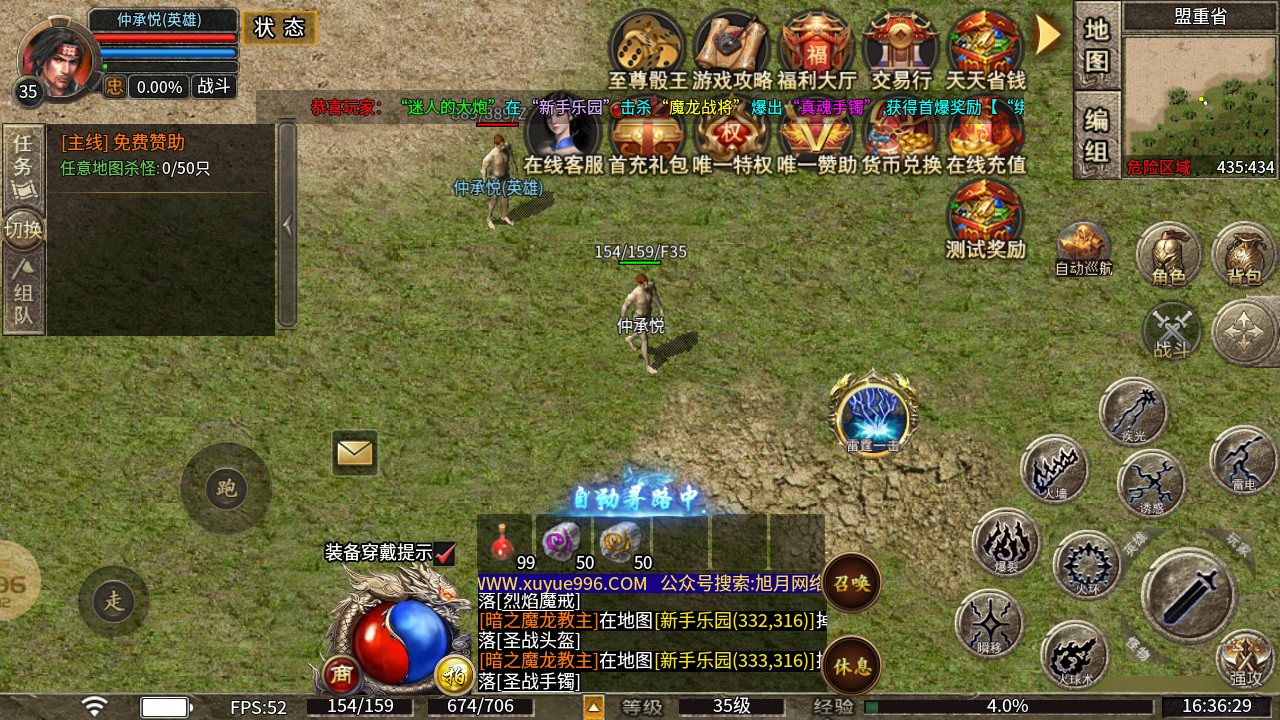Toggle 自动巡航 auto cruise

coord(1084,248)
